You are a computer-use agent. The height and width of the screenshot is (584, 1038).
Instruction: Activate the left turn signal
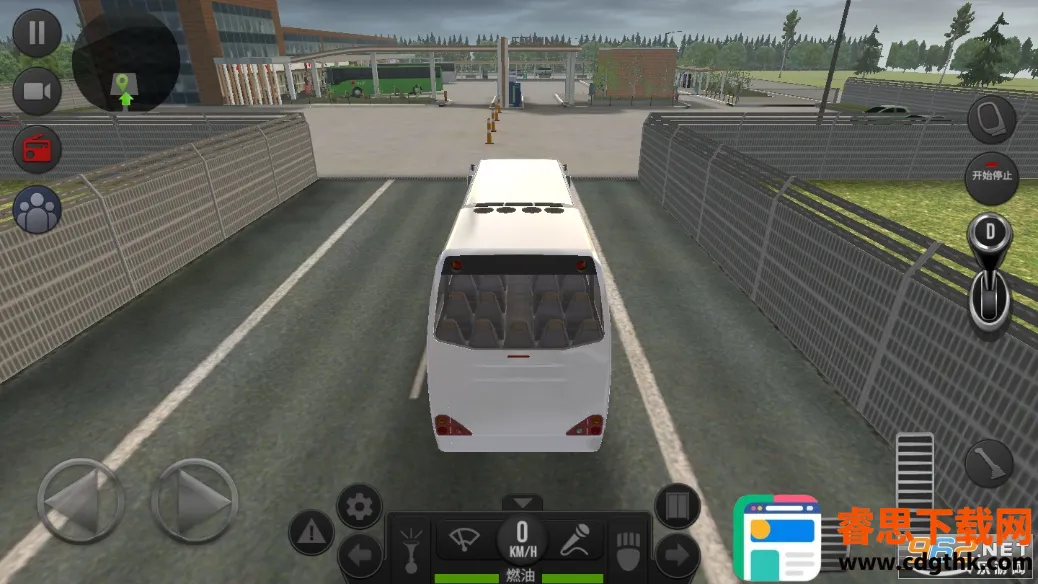[x=359, y=555]
